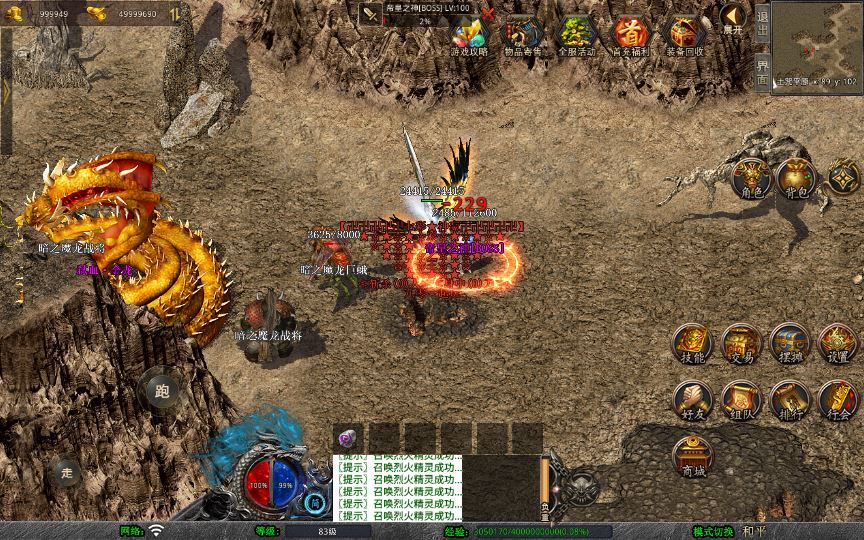Open the minimap

[816, 40]
